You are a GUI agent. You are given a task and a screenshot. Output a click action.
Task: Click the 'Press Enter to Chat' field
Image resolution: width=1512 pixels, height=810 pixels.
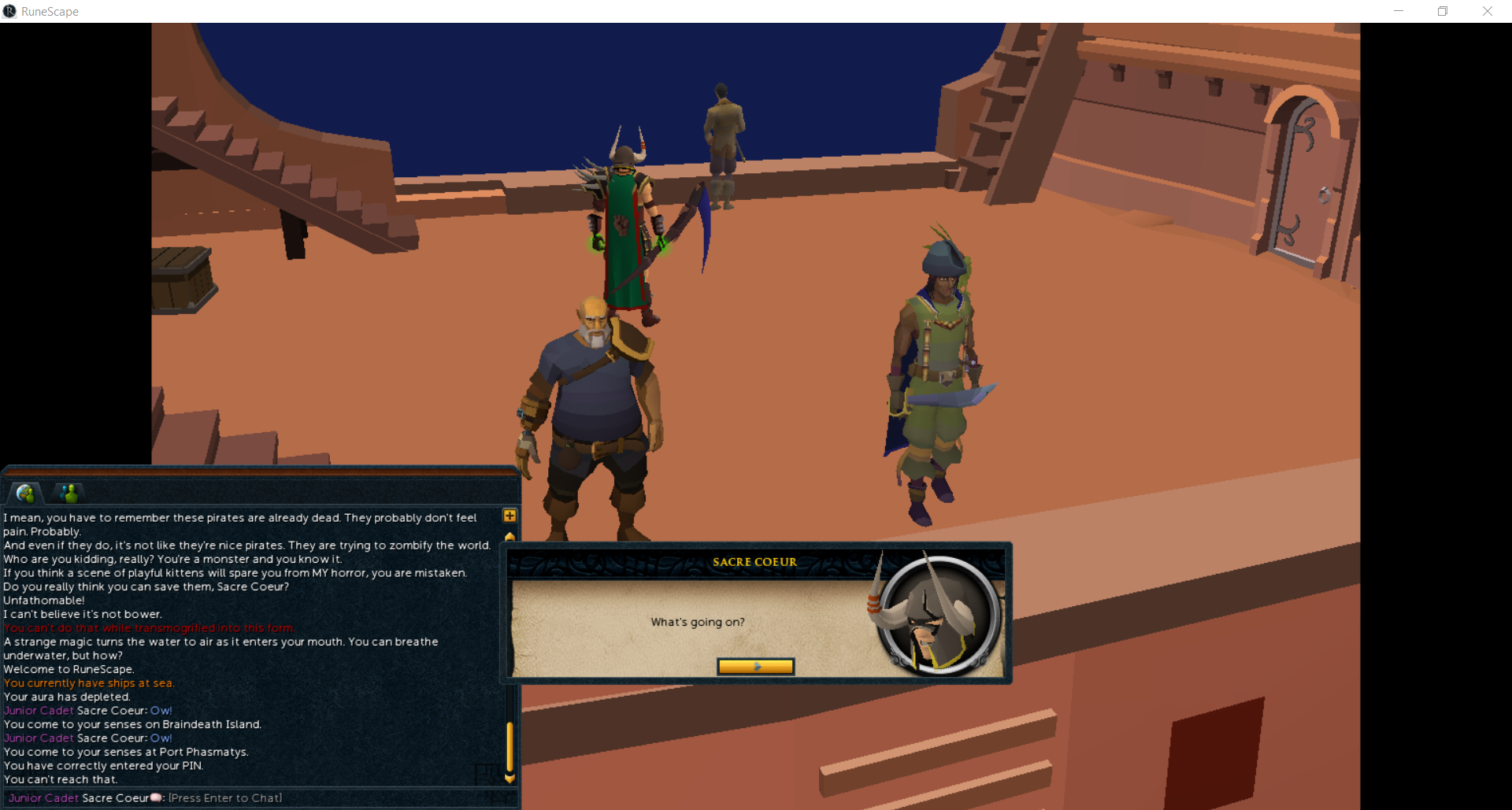pos(224,797)
